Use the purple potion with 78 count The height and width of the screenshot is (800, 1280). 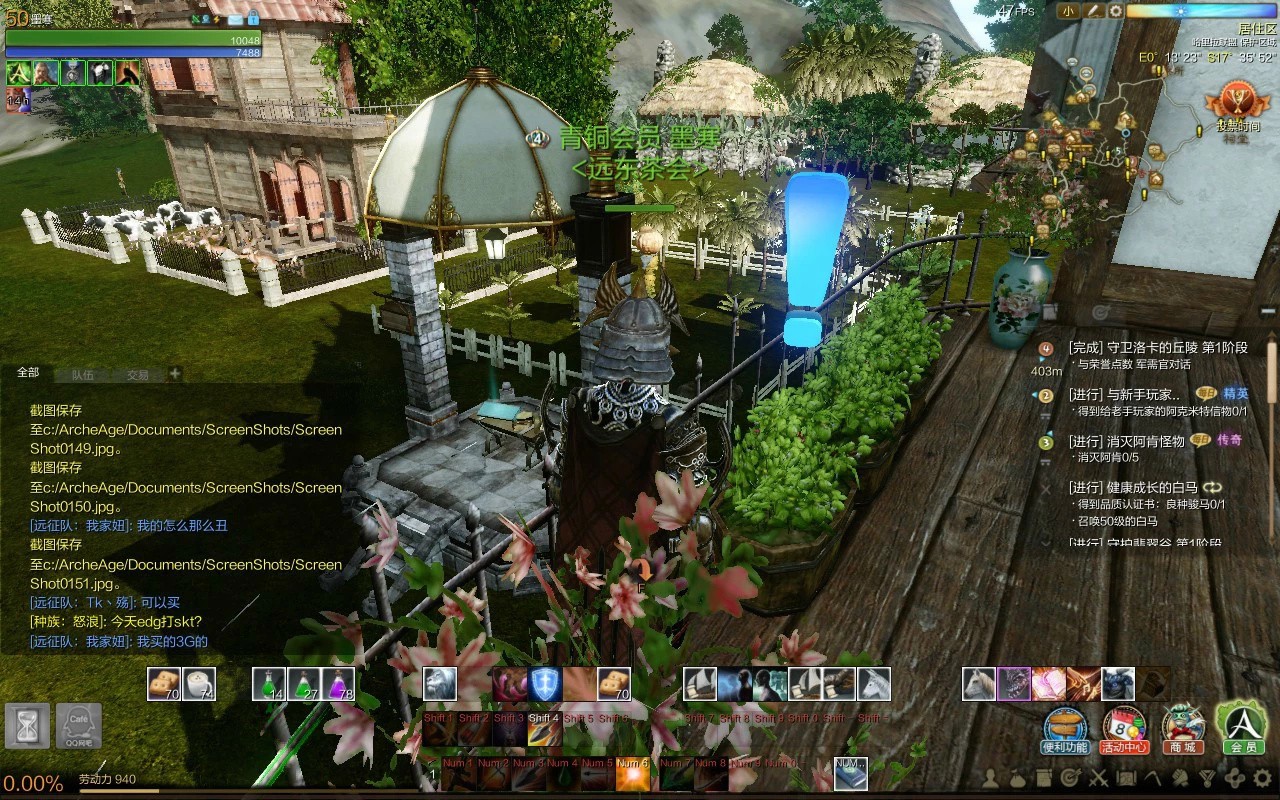(x=338, y=684)
